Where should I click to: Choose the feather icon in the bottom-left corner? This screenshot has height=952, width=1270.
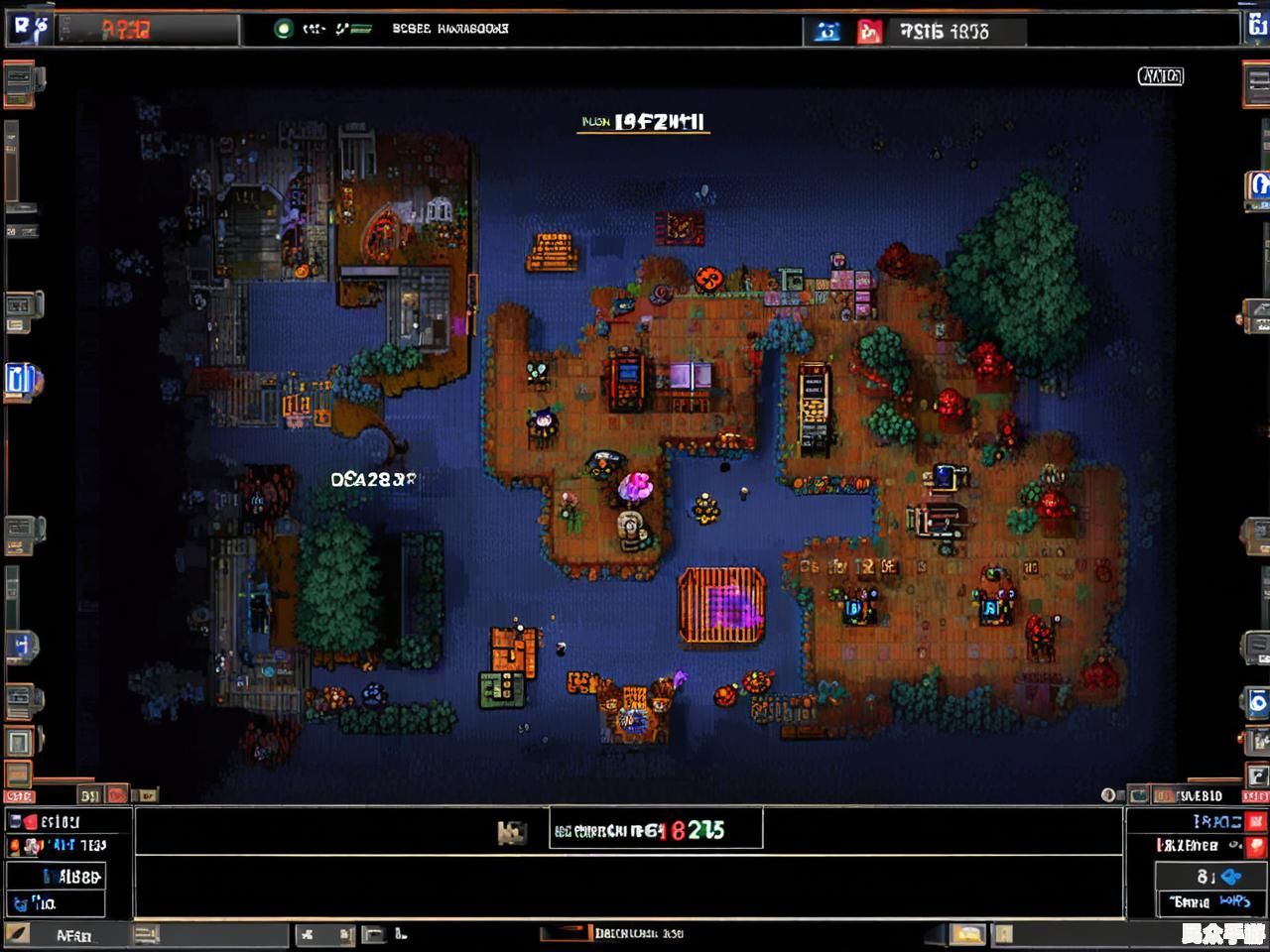18,934
